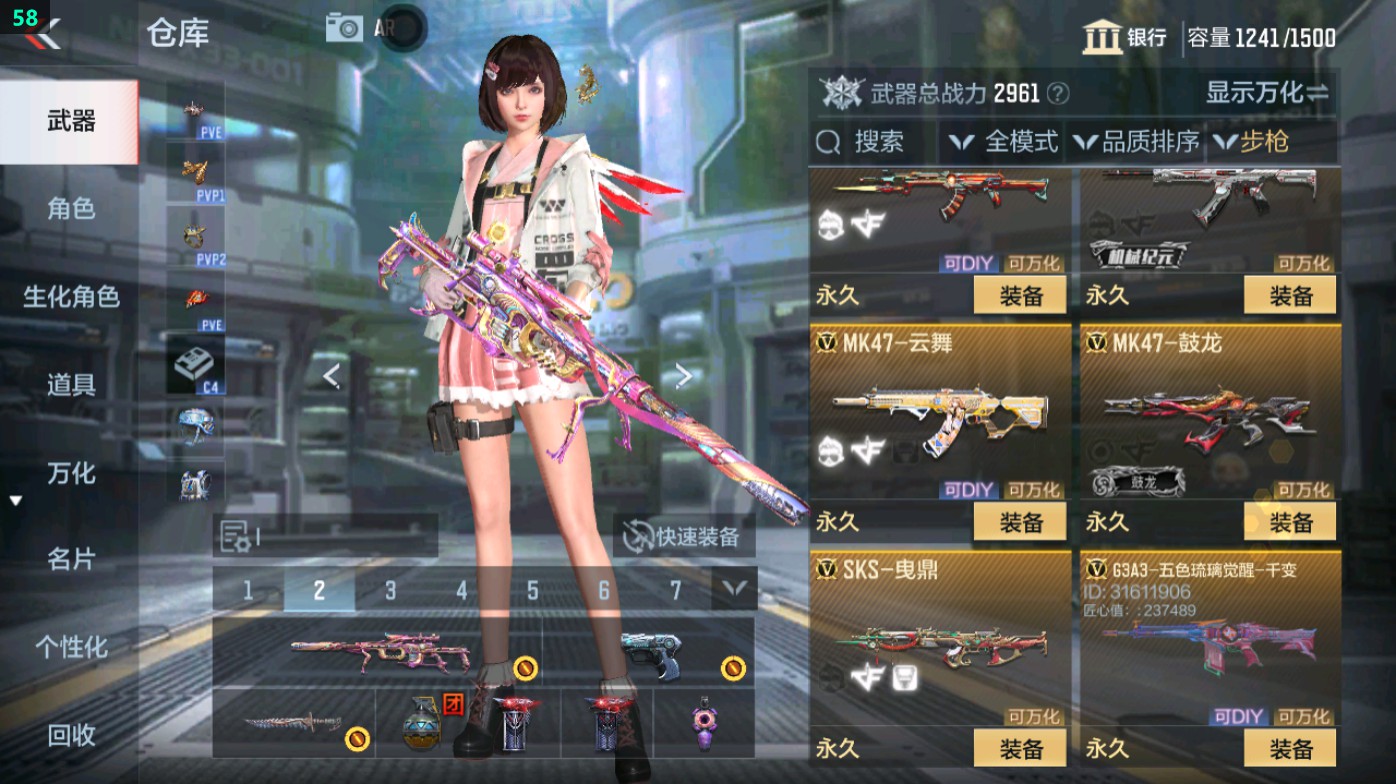Open the 品质排序 sorting dropdown
Screen dimensions: 1396x784
pos(1146,142)
